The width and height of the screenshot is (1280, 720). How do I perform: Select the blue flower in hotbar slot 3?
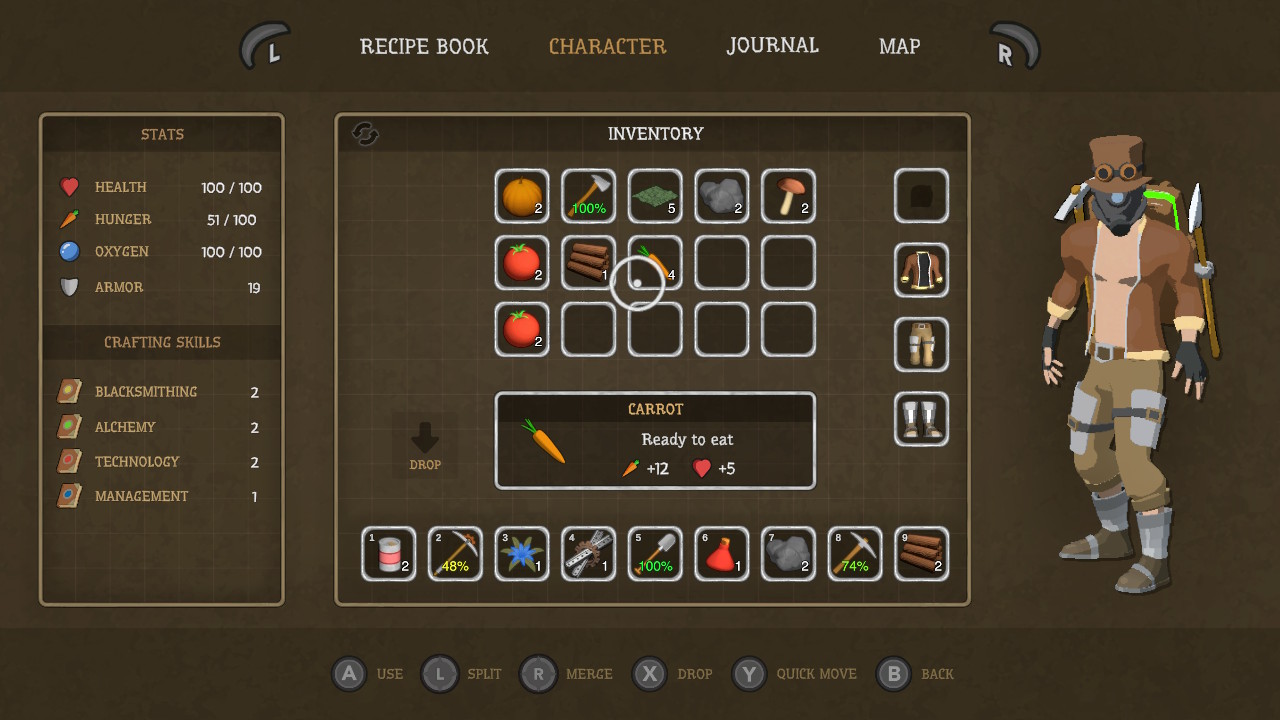(x=521, y=553)
